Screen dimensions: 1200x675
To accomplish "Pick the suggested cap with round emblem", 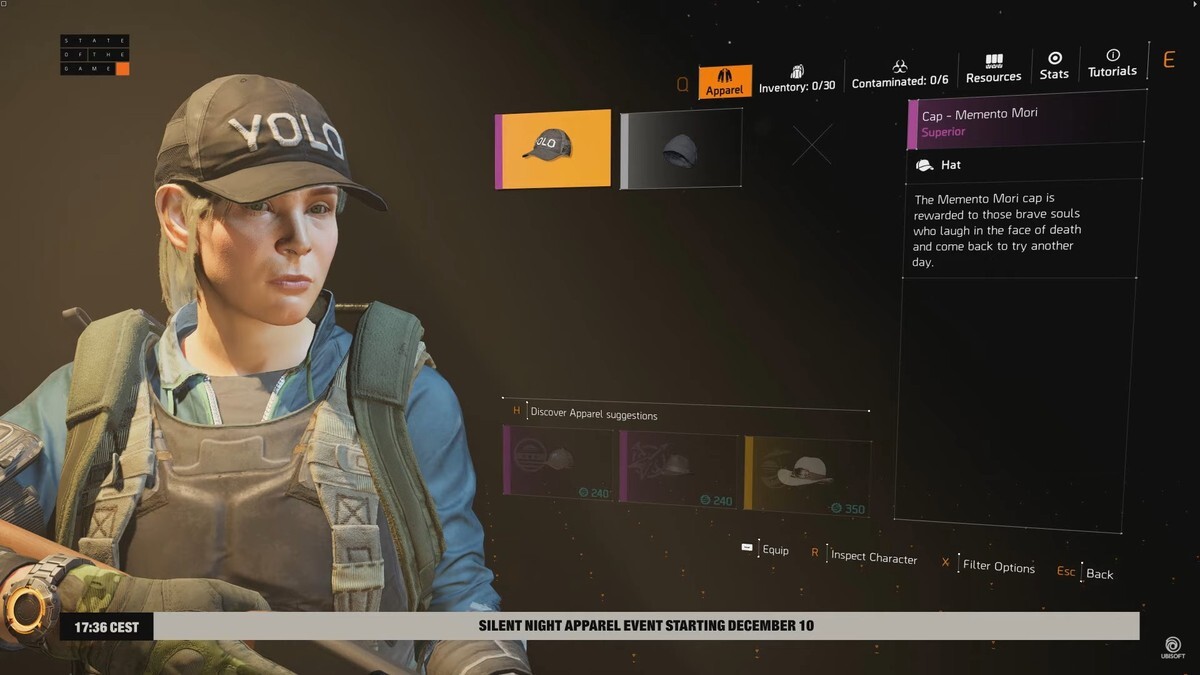I will pyautogui.click(x=560, y=462).
